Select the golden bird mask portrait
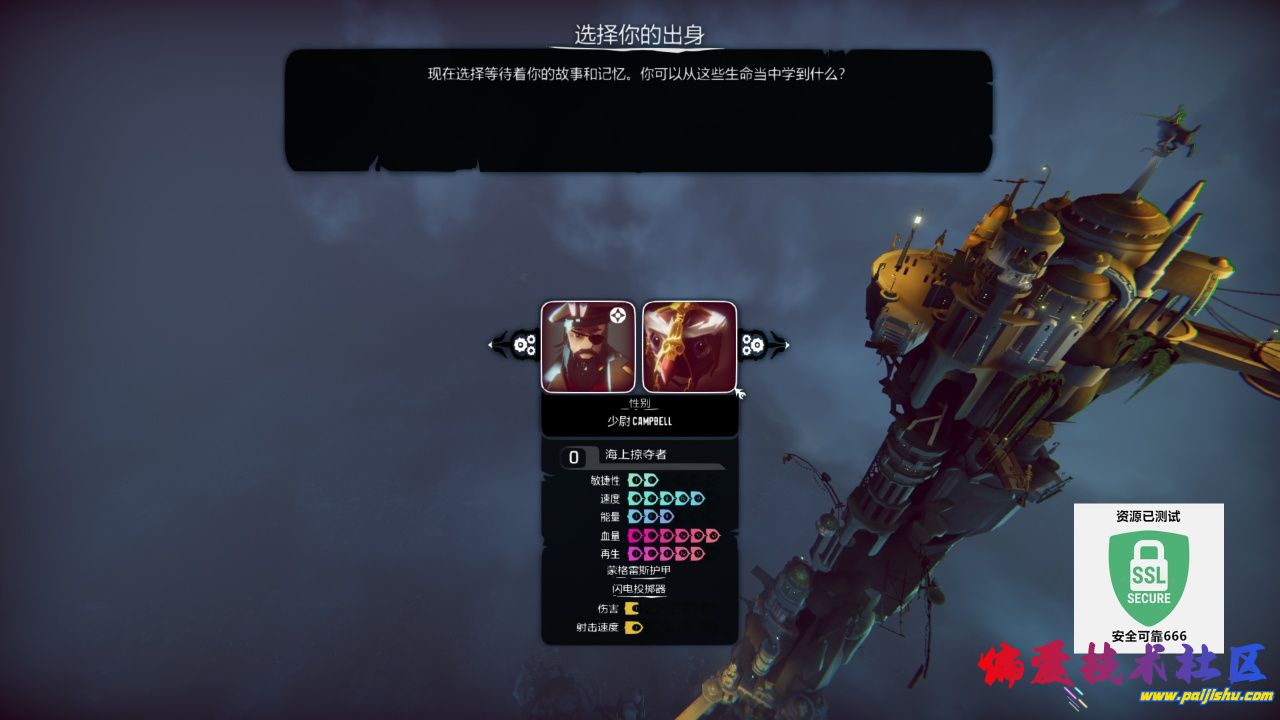The height and width of the screenshot is (720, 1280). [x=690, y=345]
